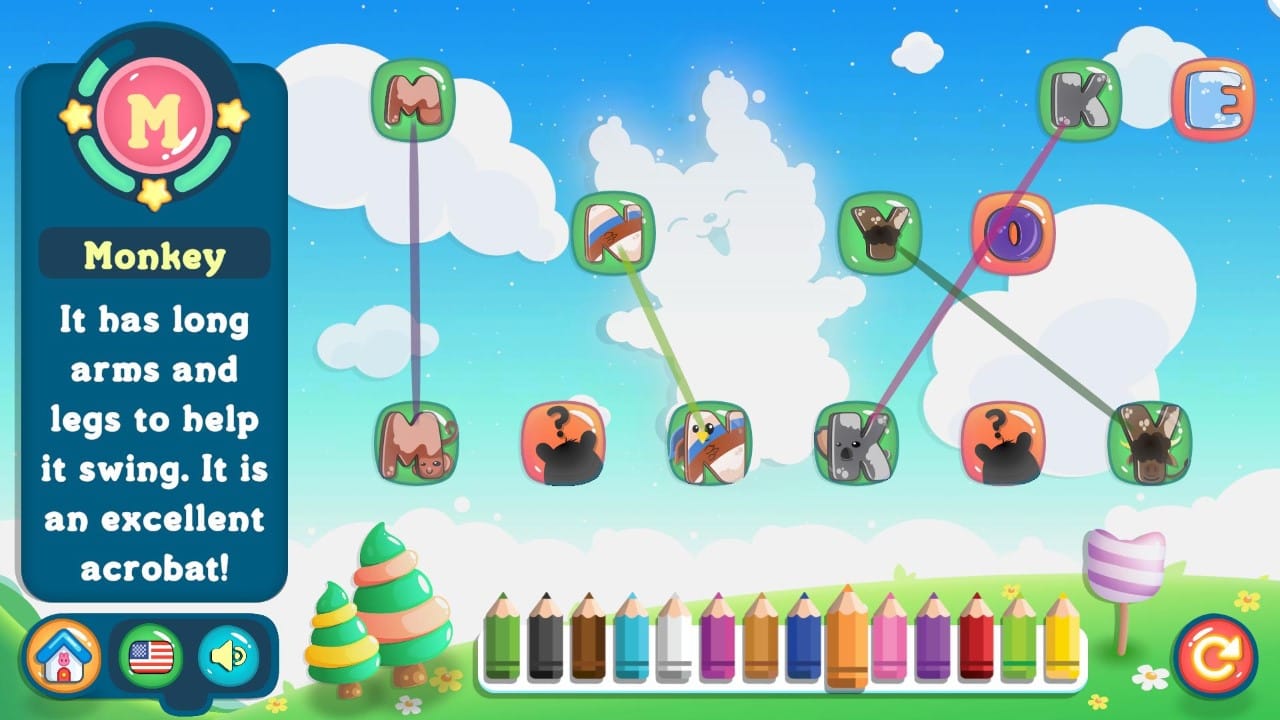Tap the koala animal tile
This screenshot has height=720, width=1280.
point(855,440)
